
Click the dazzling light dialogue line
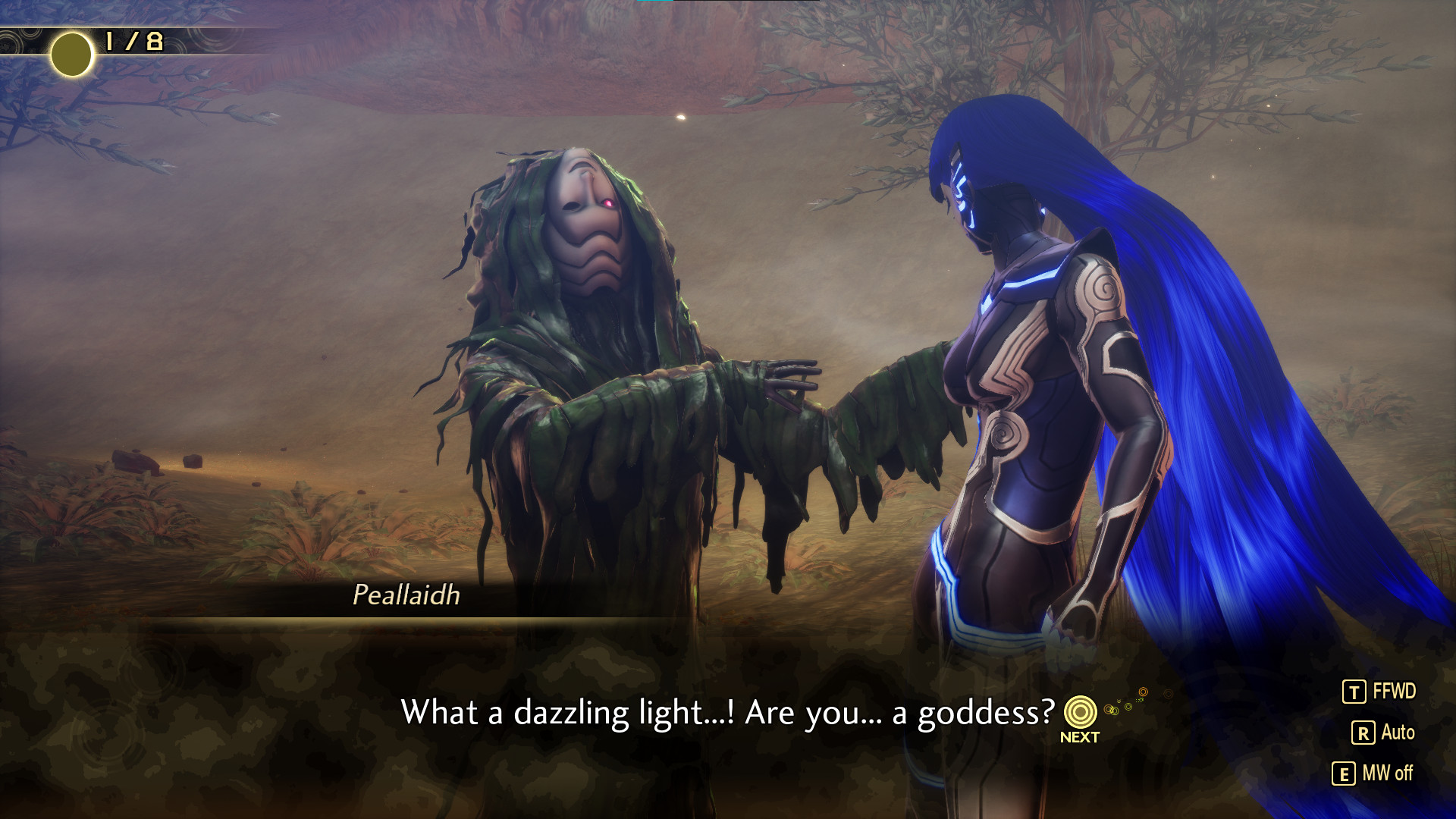[728, 711]
